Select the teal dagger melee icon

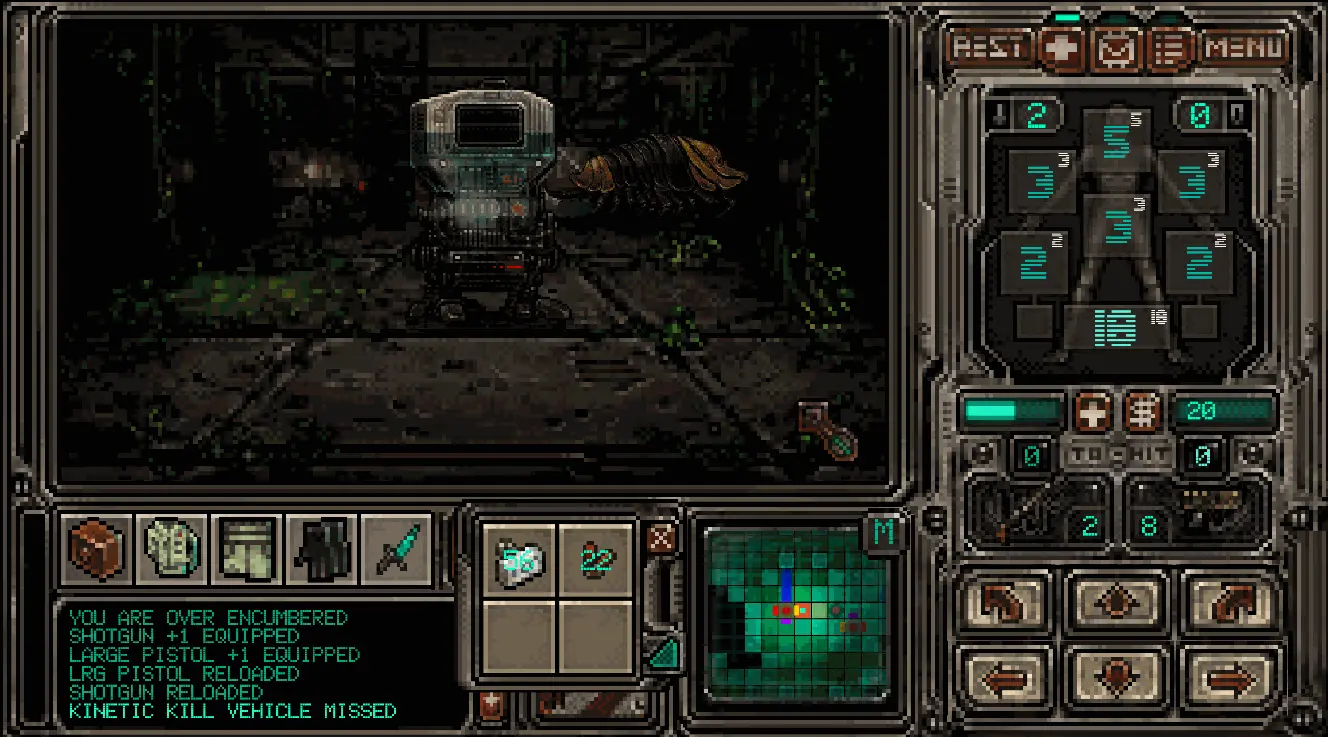tap(396, 550)
